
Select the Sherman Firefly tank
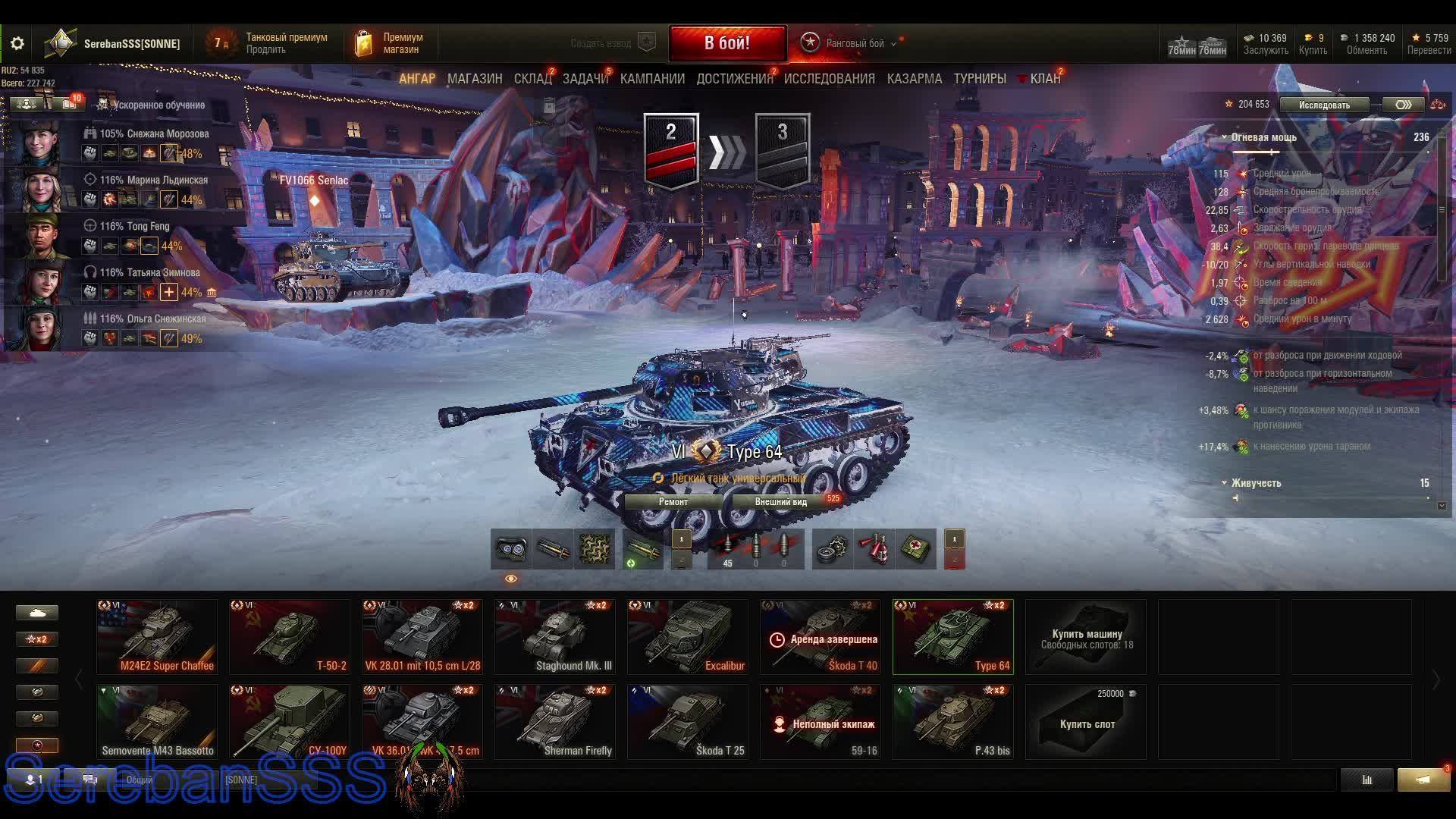pyautogui.click(x=554, y=722)
